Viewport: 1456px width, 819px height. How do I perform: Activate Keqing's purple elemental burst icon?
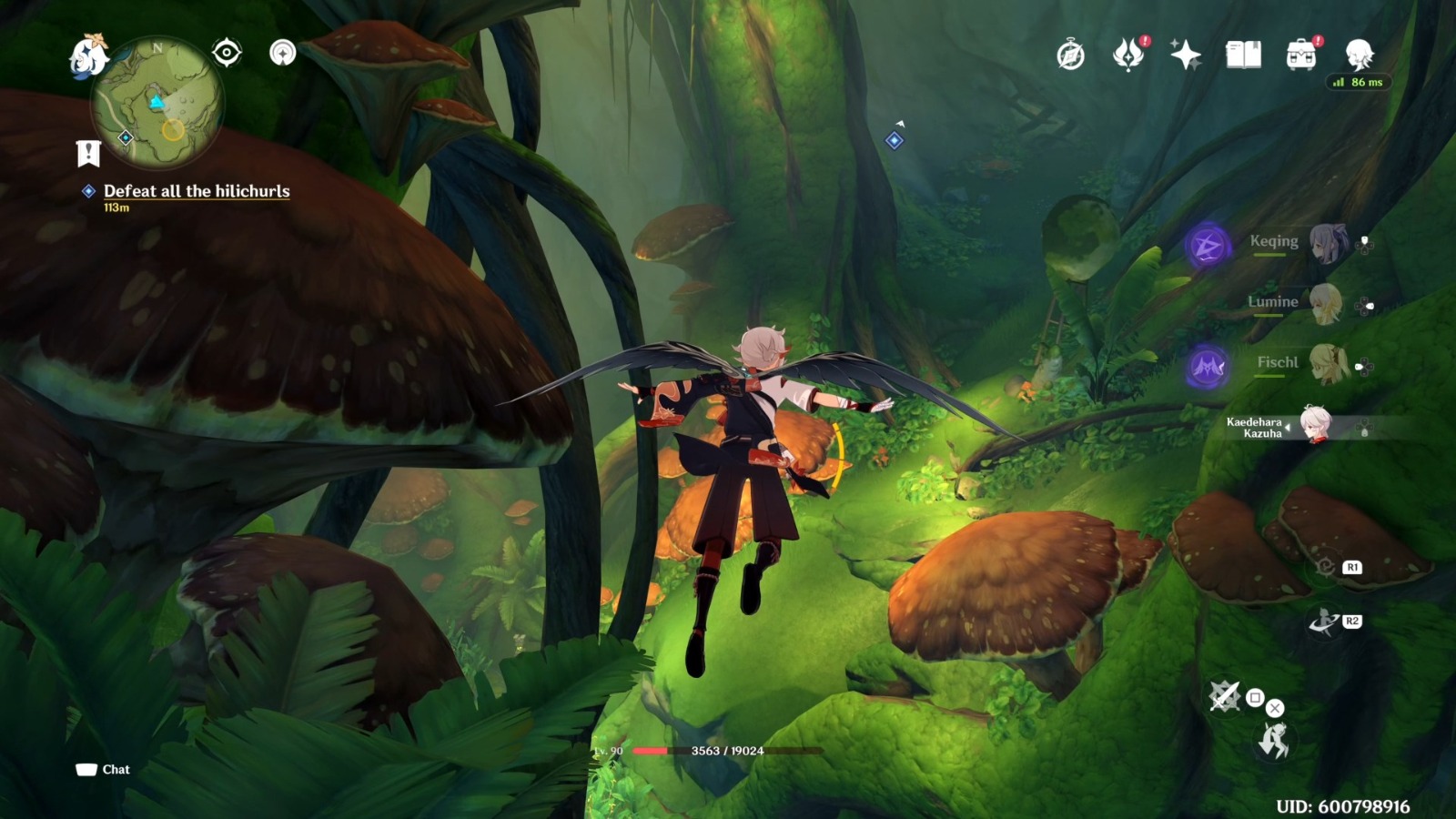pos(1208,246)
